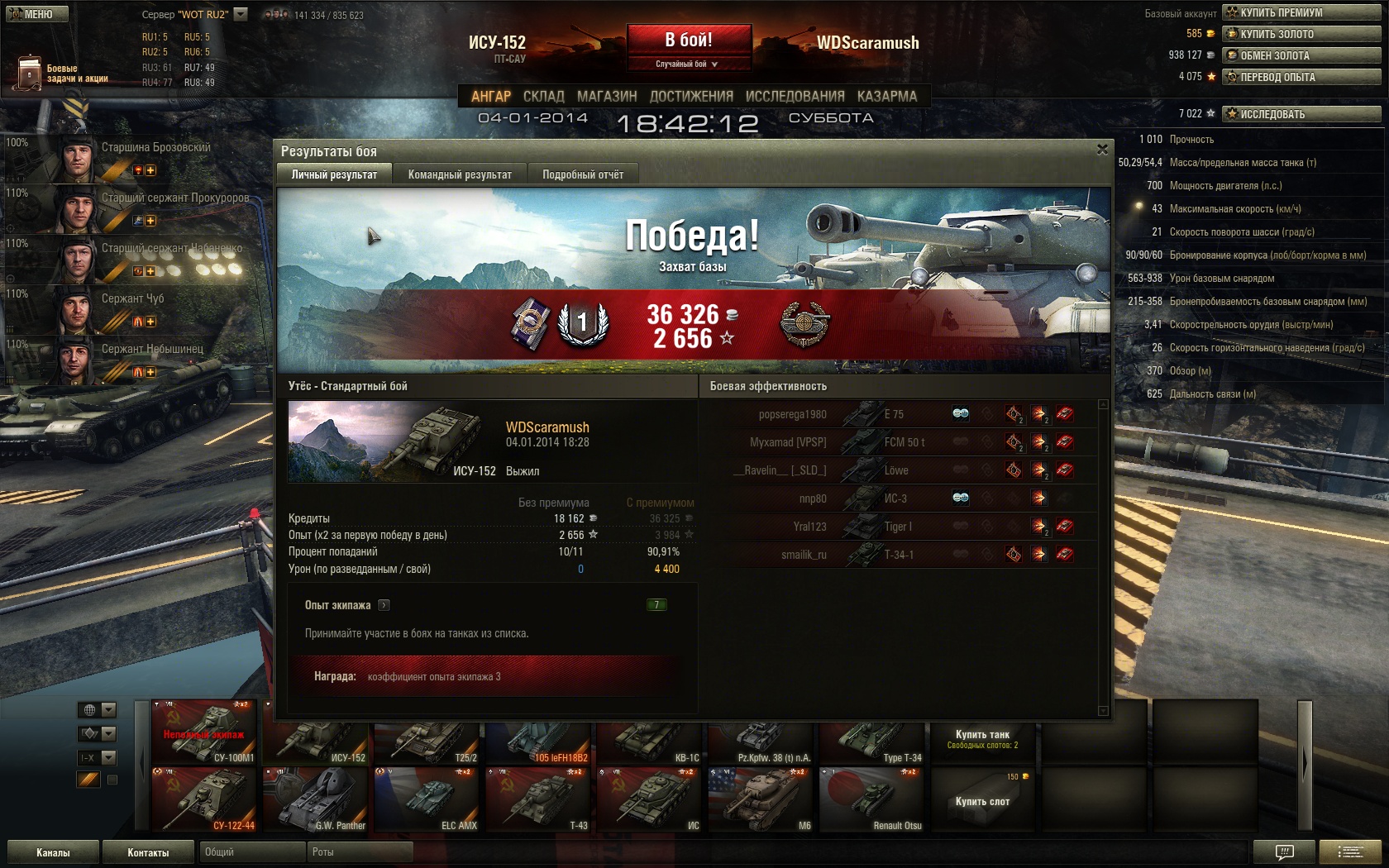The width and height of the screenshot is (1389, 868).
Task: Start battle with the В бой! button
Action: coord(689,40)
